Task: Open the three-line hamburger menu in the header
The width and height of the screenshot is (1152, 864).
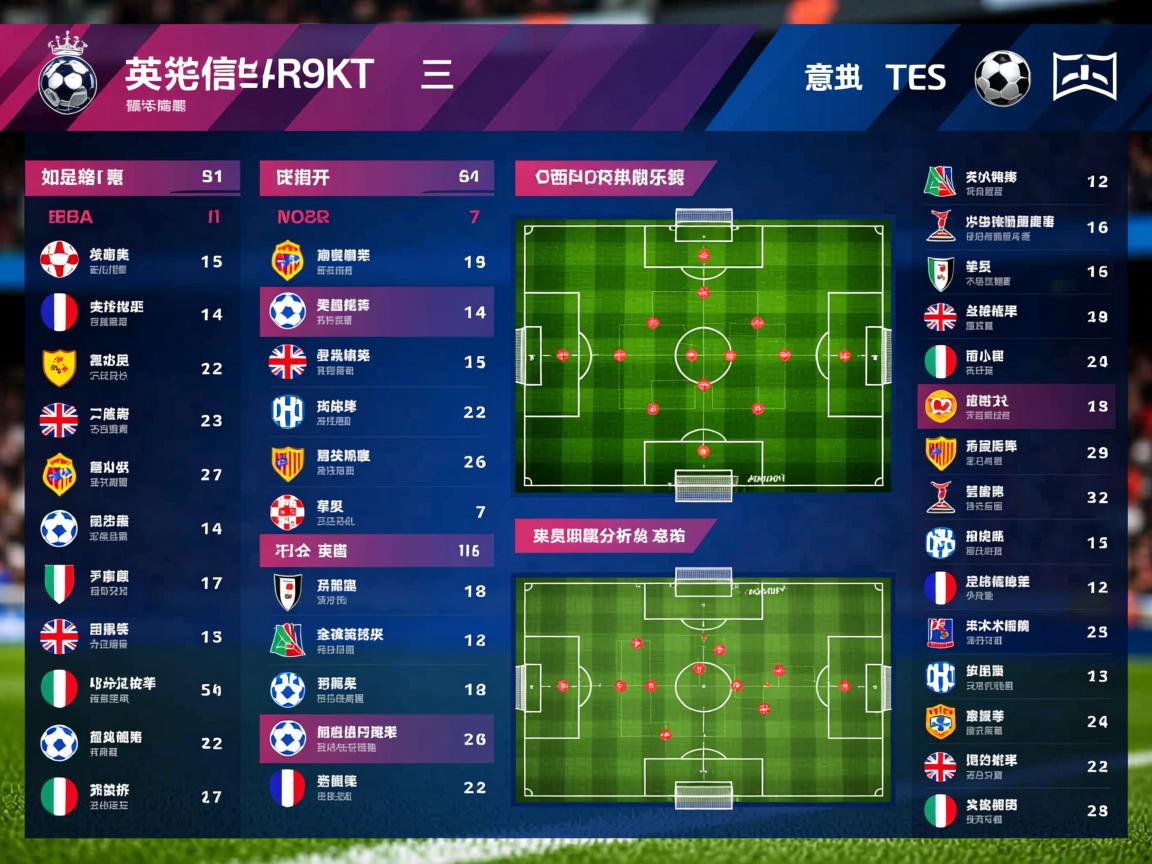Action: click(437, 75)
